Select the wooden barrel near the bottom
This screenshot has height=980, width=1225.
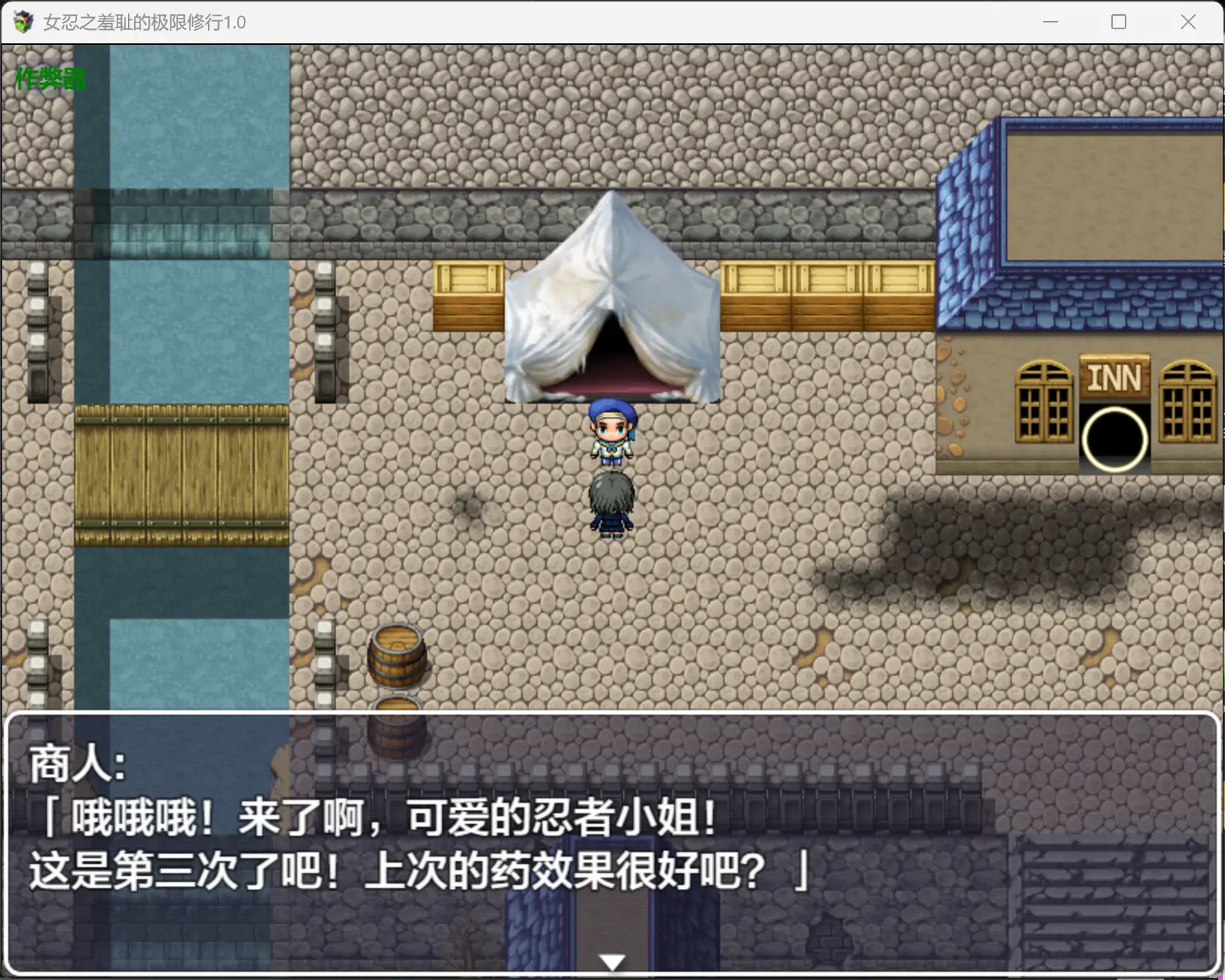coord(397,658)
